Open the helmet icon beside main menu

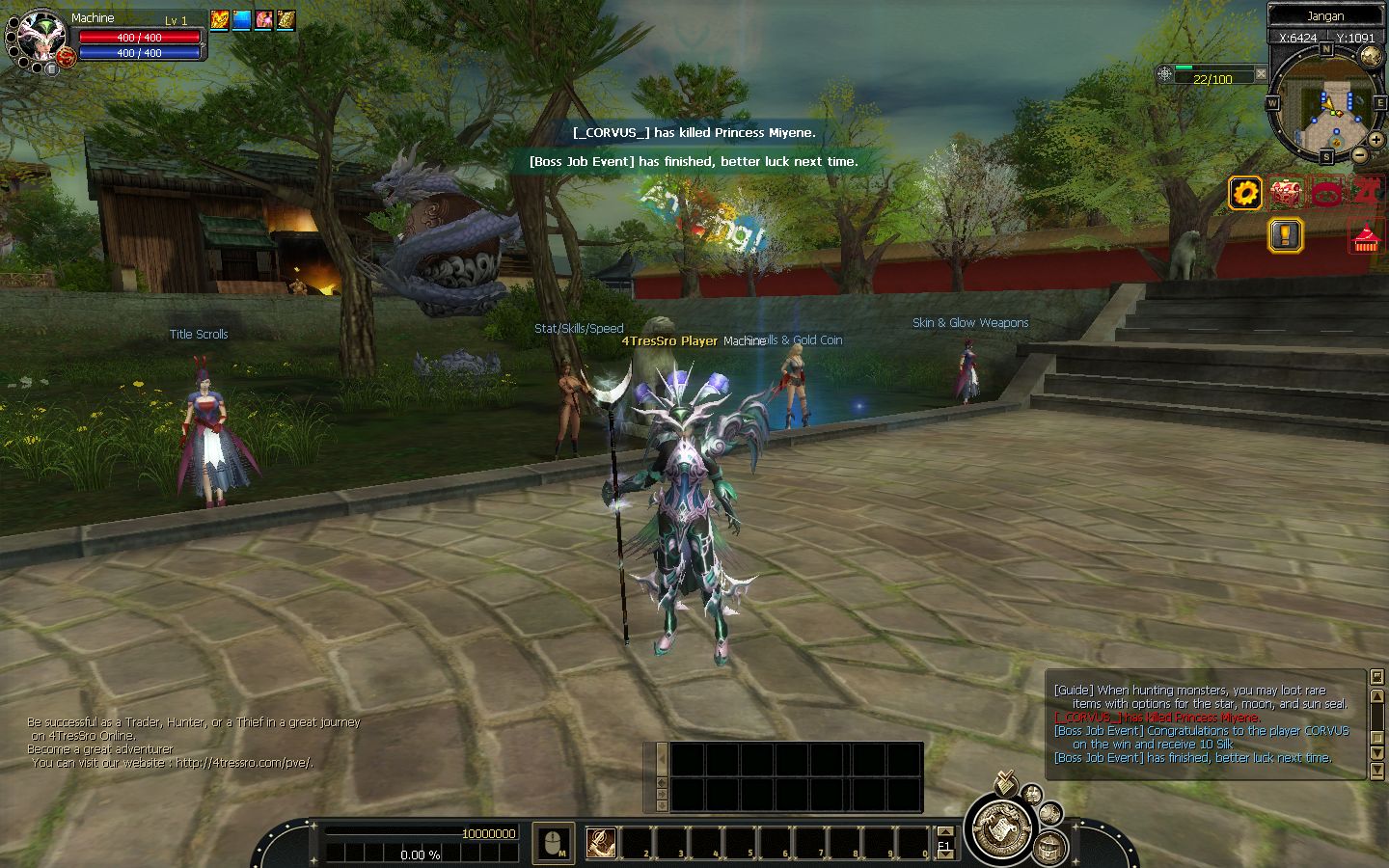click(1049, 848)
